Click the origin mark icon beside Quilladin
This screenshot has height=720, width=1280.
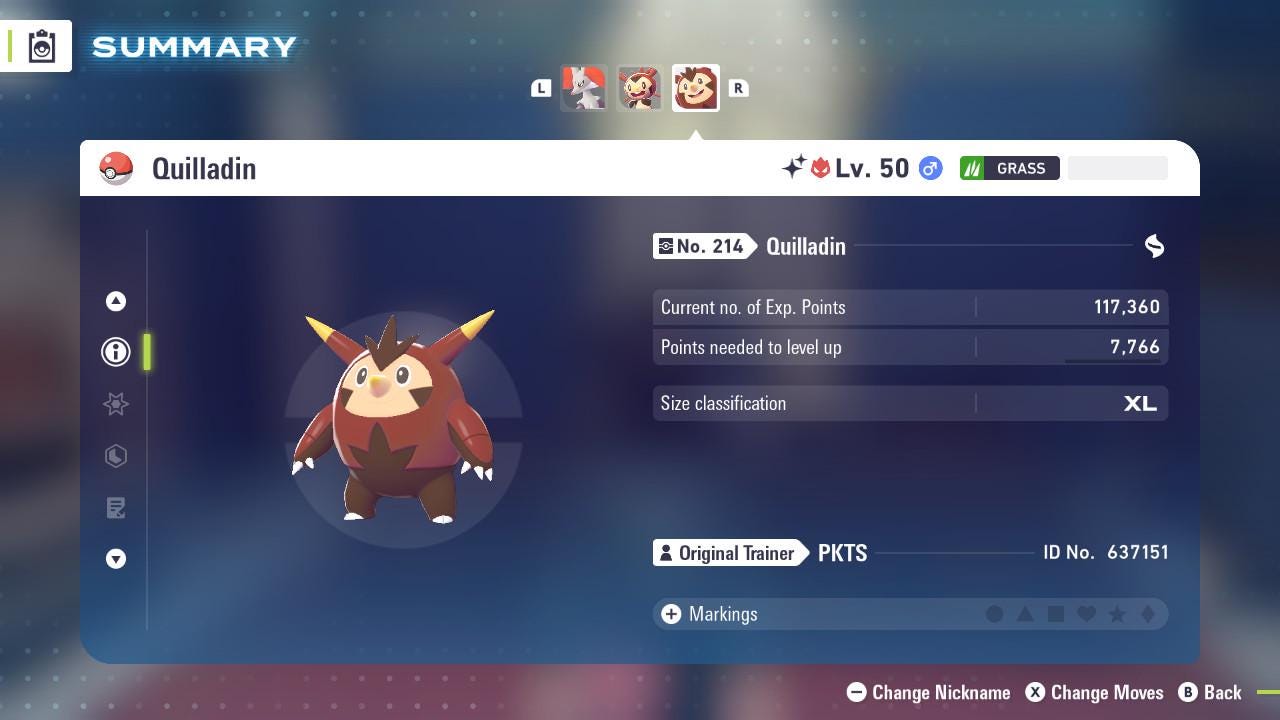click(x=1154, y=246)
